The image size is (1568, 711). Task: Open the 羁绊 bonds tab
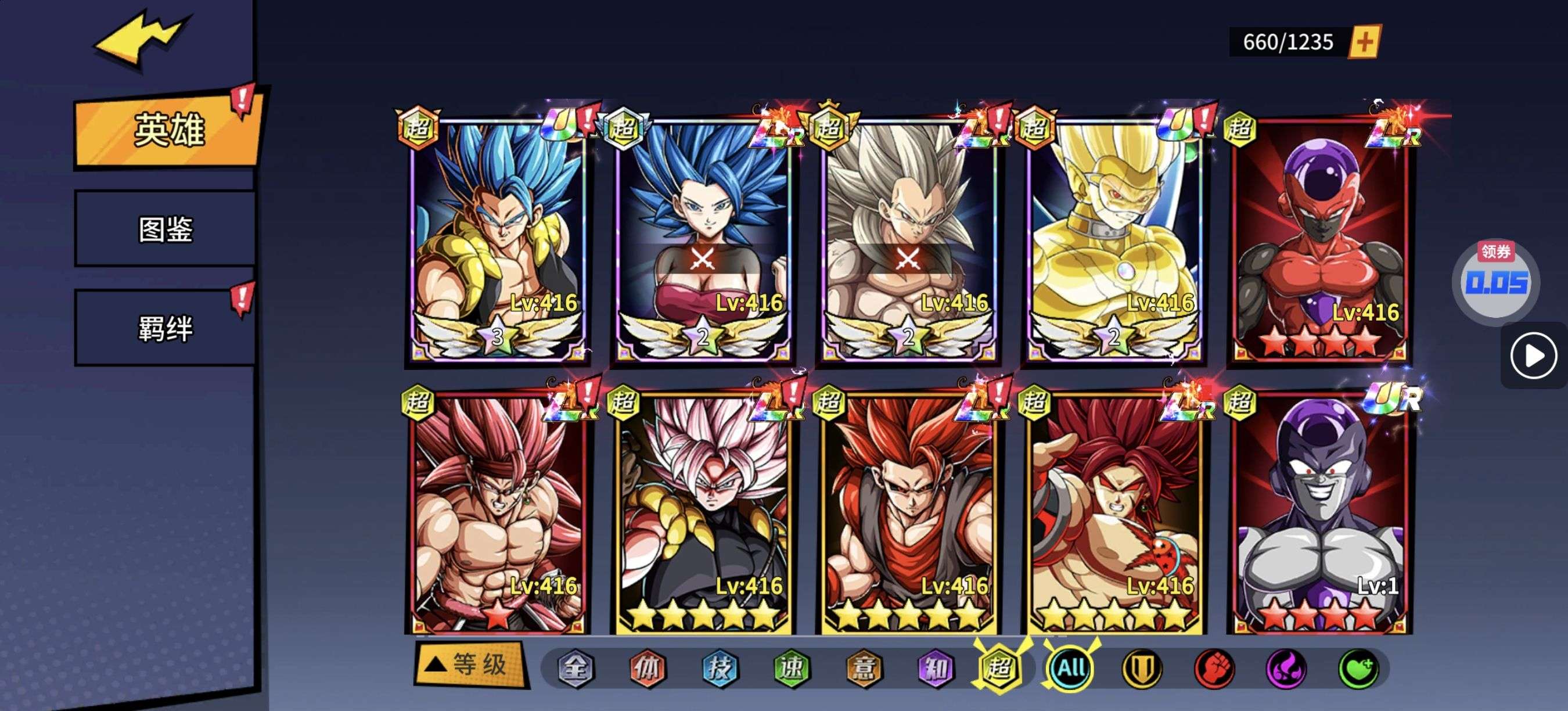tap(165, 328)
